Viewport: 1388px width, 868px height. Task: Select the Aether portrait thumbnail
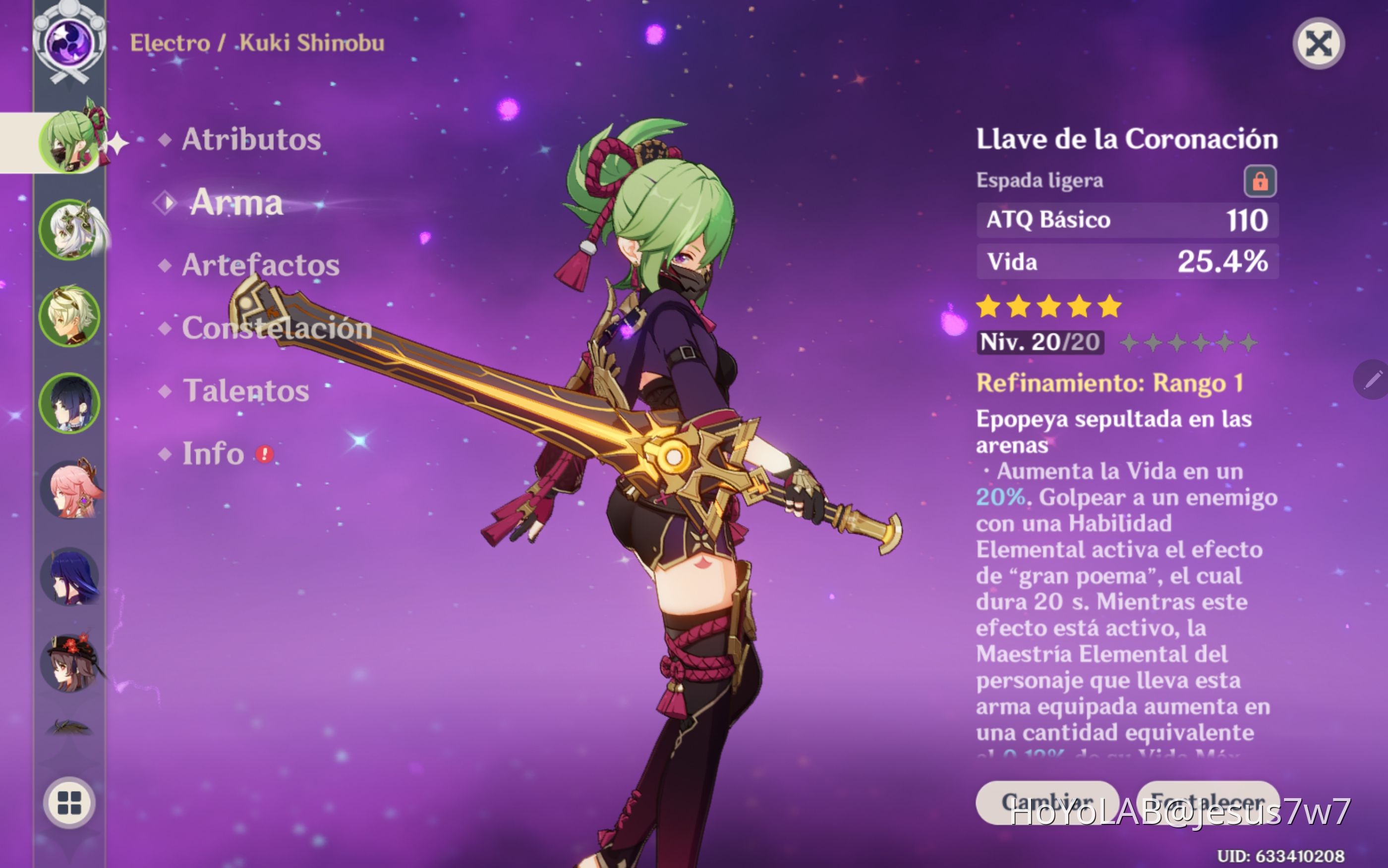70,317
